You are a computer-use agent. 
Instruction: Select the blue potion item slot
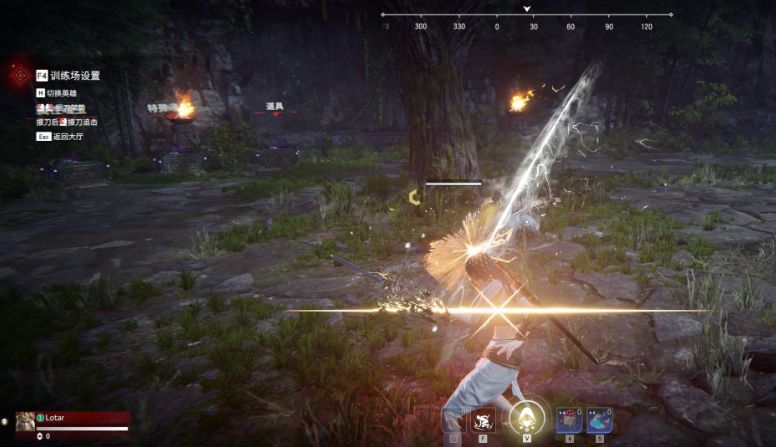point(599,420)
